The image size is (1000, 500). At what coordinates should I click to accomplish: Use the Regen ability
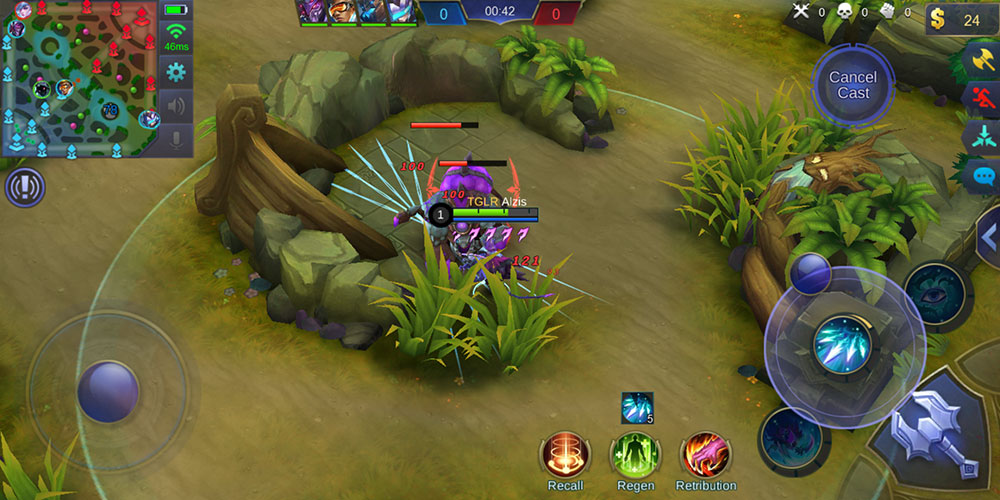click(635, 457)
